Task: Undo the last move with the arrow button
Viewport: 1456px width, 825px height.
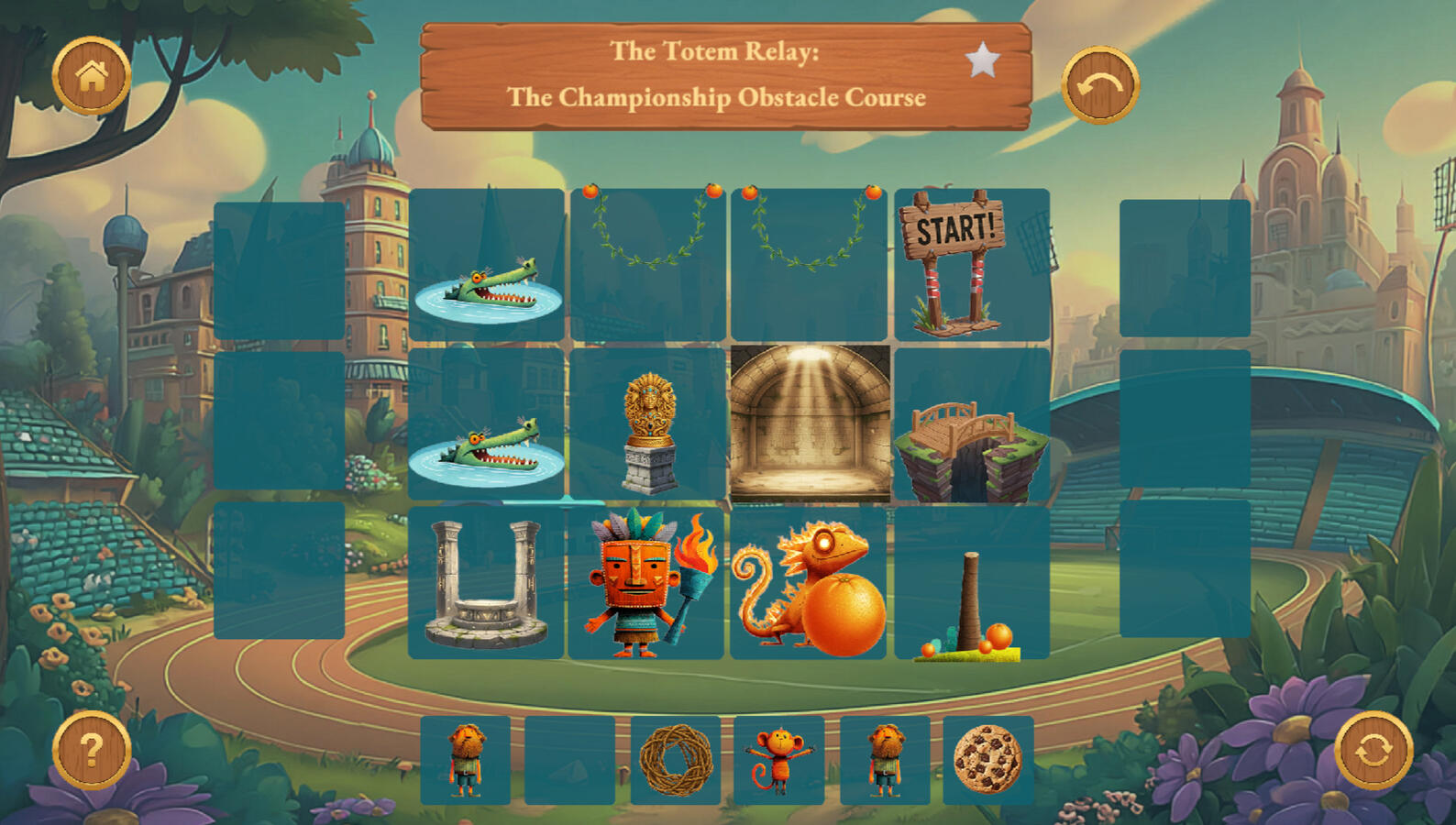Action: 1099,85
